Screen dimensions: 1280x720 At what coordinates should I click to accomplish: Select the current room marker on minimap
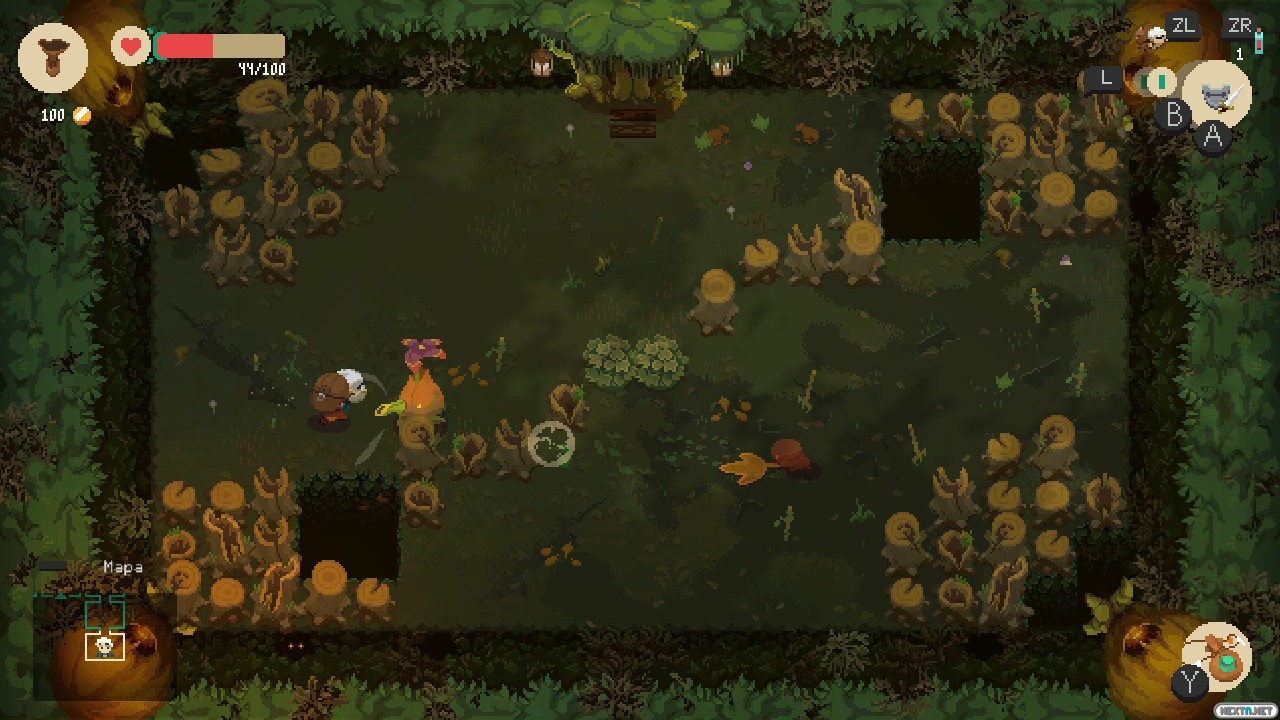pos(104,646)
